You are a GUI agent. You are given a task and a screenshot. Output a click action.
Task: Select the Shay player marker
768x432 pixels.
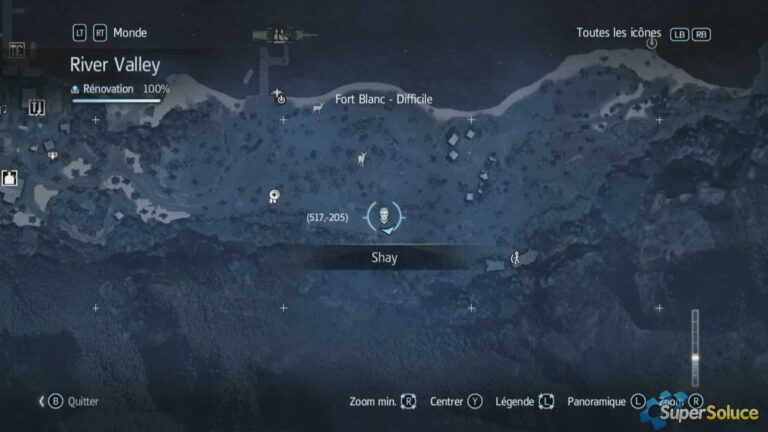(385, 216)
